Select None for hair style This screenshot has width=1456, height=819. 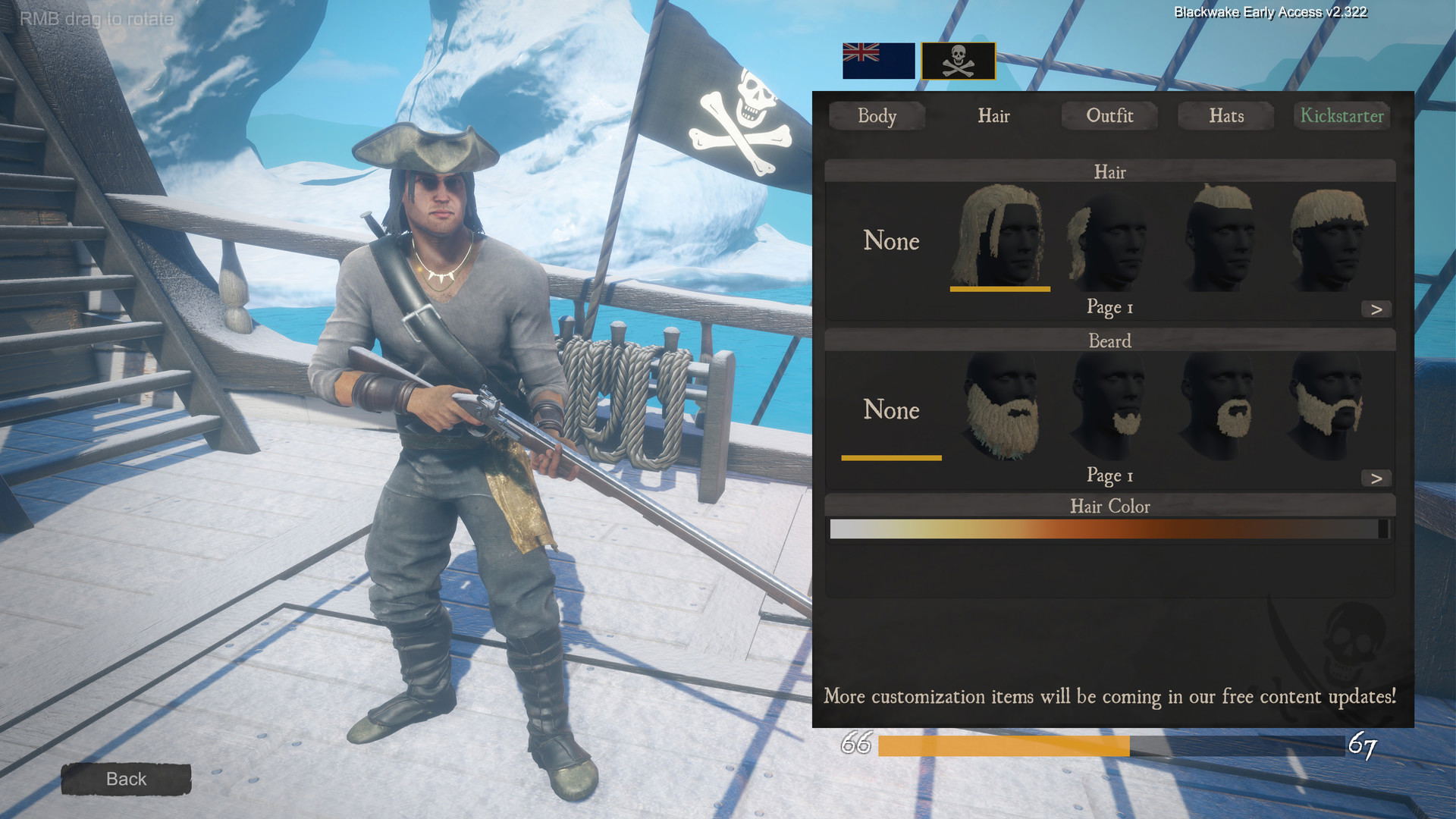891,241
